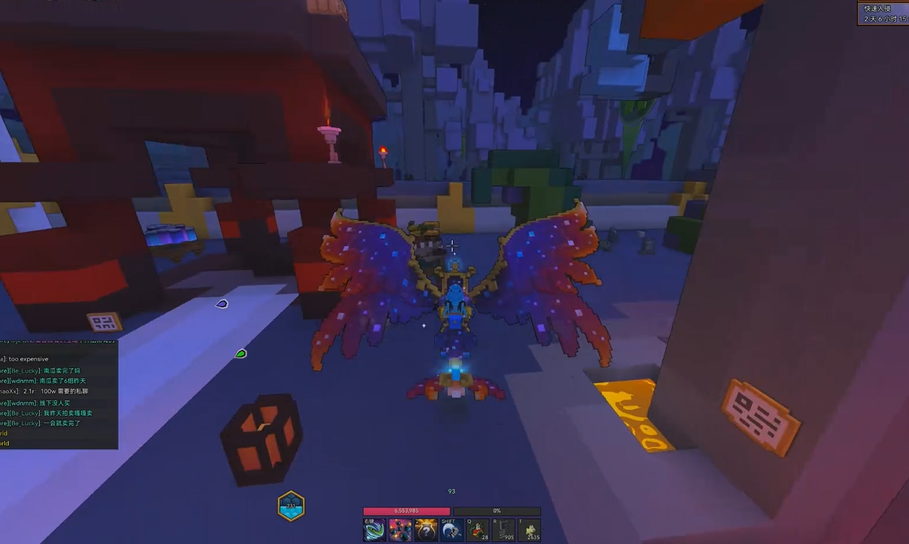Open the chat box message panel

[58, 395]
